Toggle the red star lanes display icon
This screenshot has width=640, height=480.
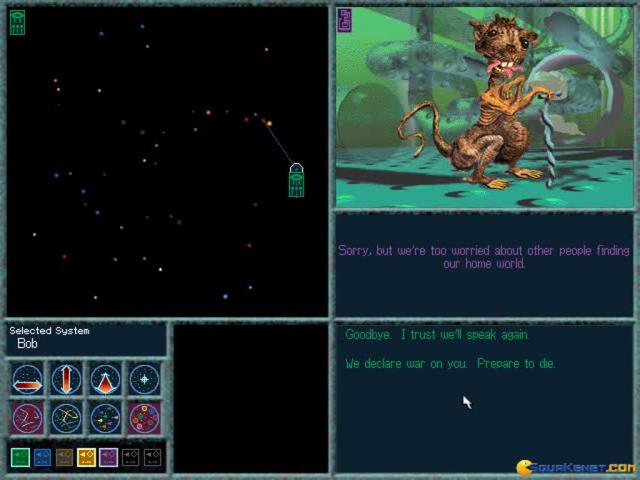[27, 418]
